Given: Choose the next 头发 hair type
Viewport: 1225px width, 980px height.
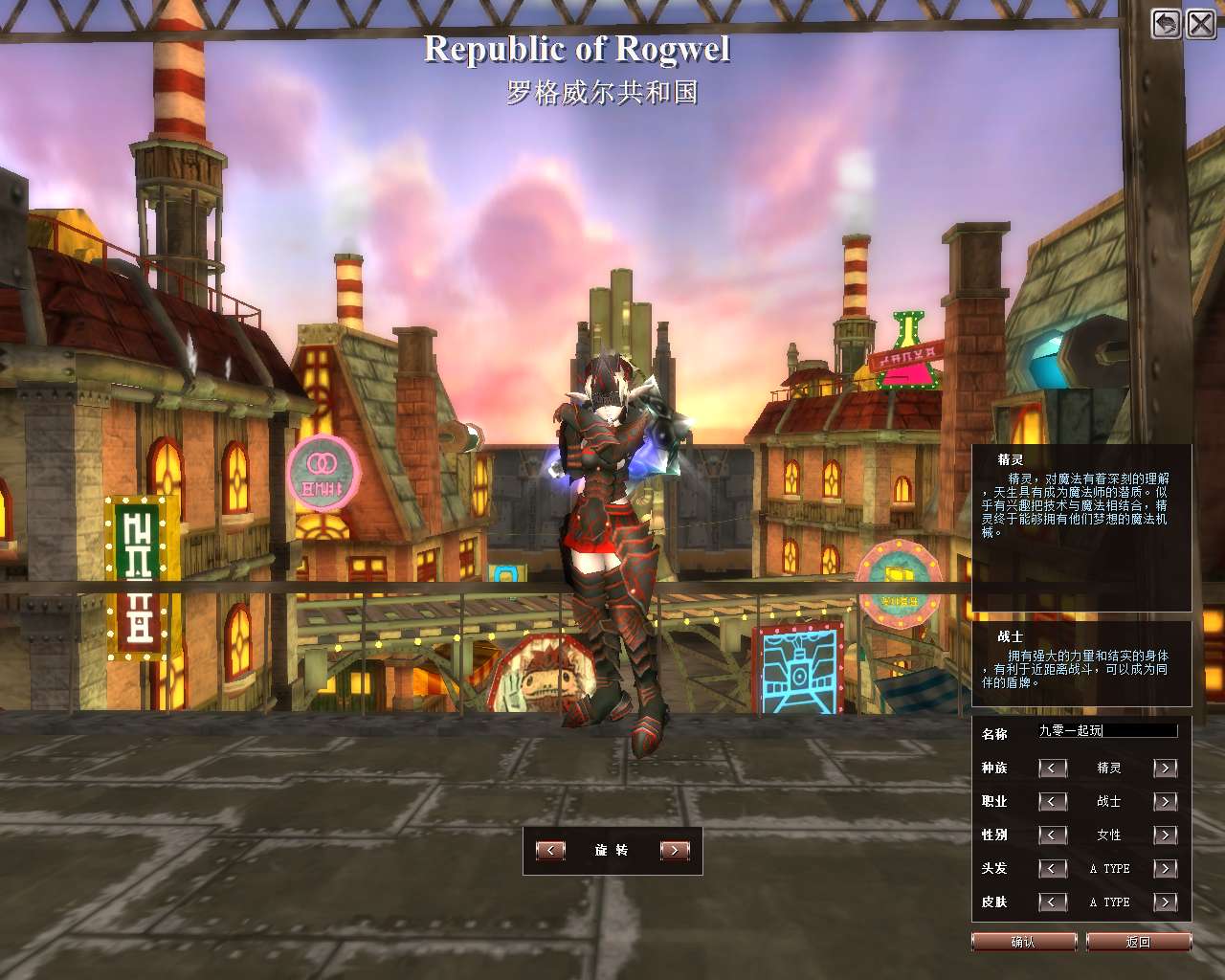Looking at the screenshot, I should tap(1166, 868).
